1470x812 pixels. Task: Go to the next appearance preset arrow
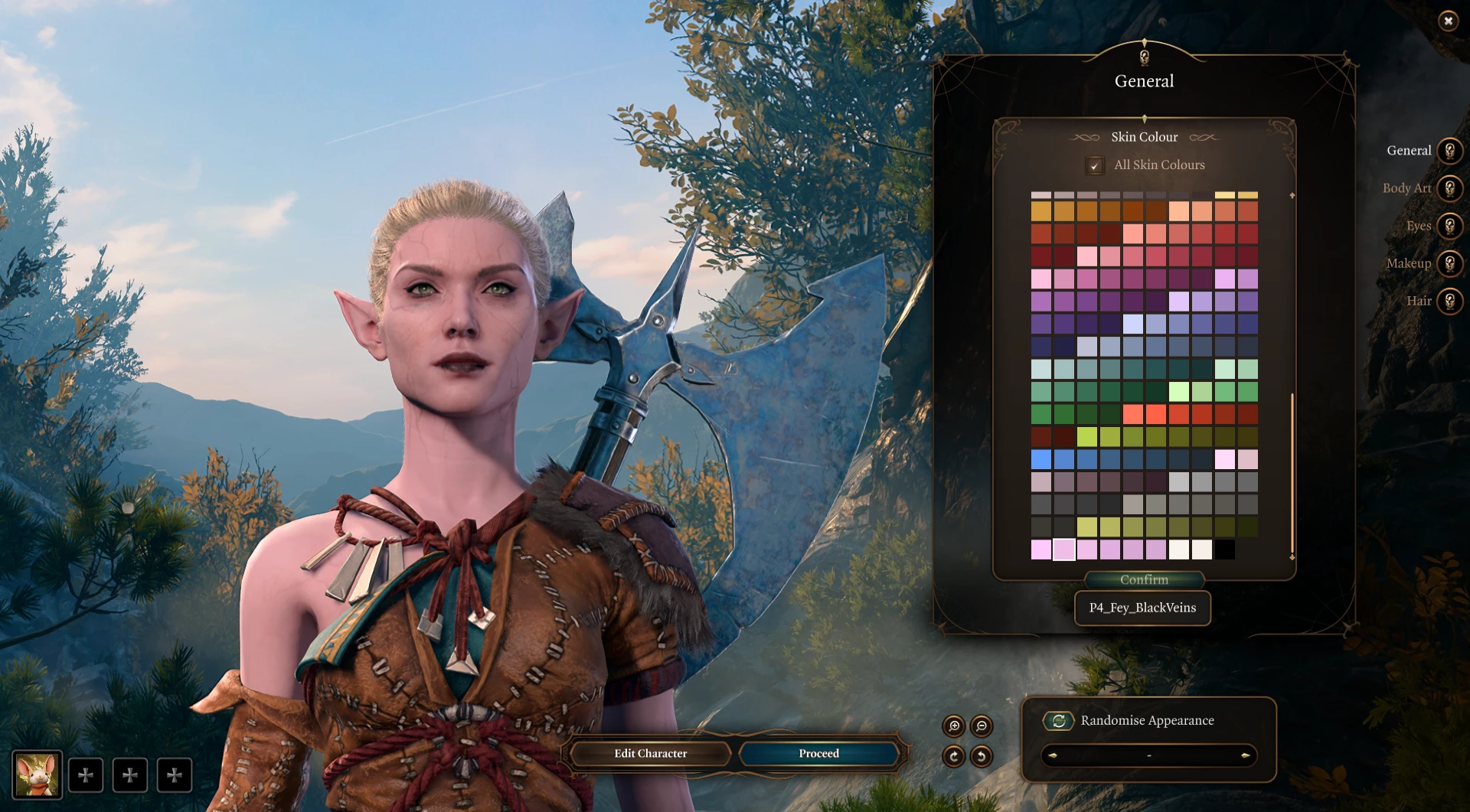click(x=1246, y=755)
